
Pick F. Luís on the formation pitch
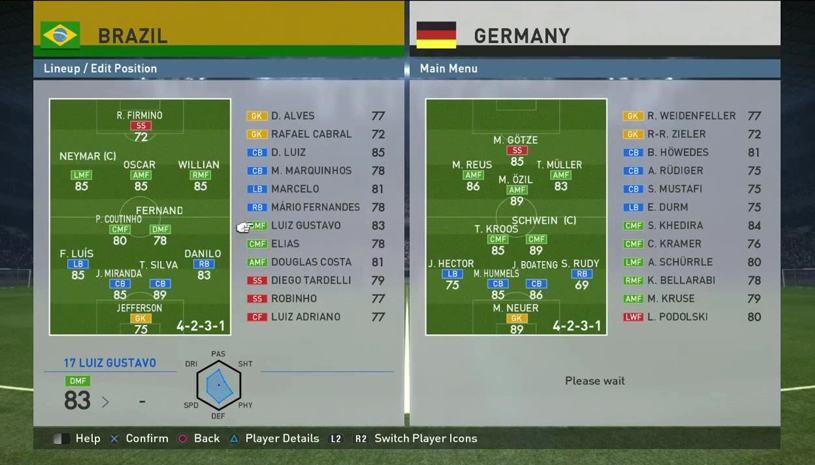78,264
